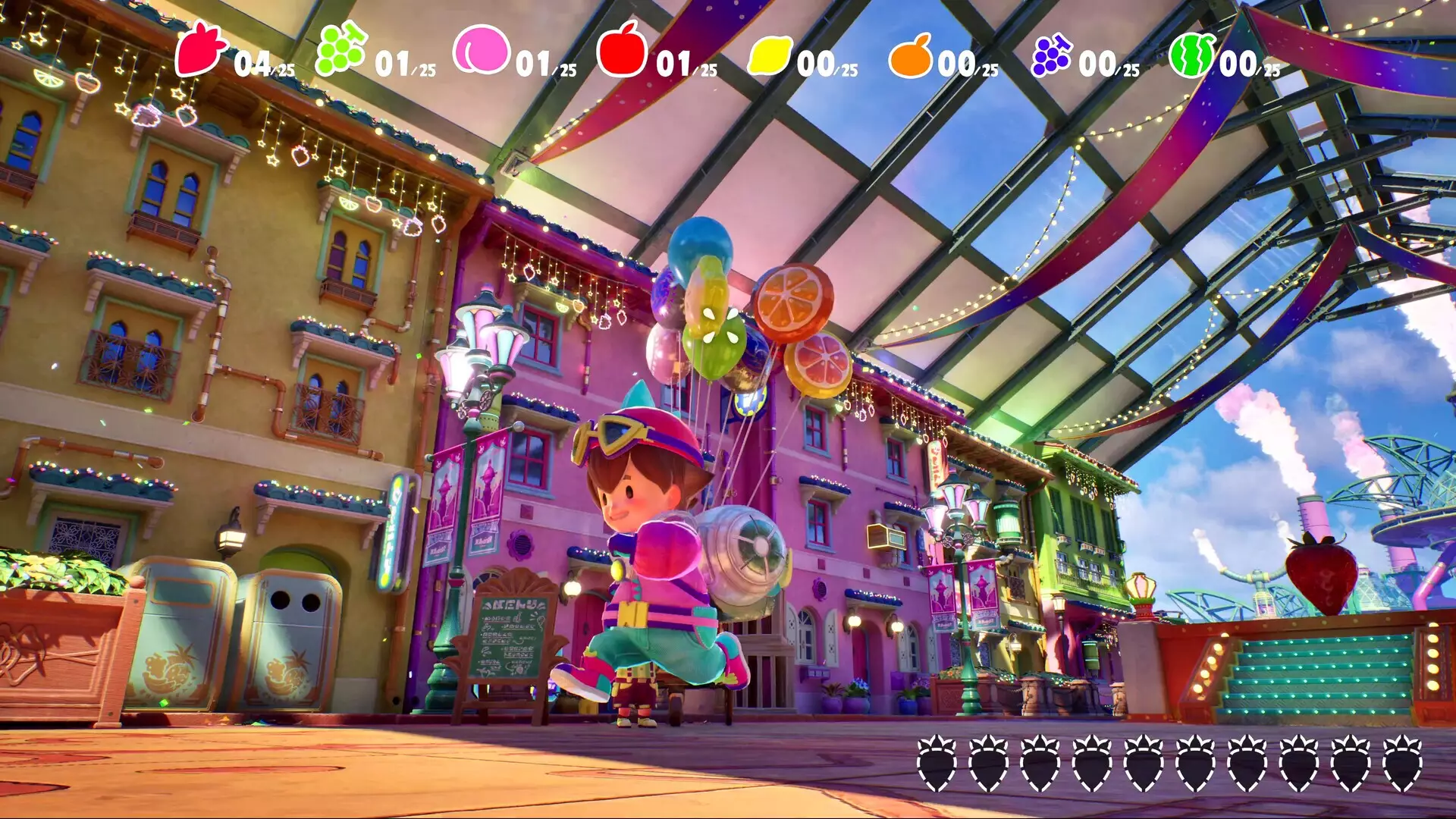This screenshot has height=819, width=1456.
Task: Click the strawberry fruit counter icon
Action: [200, 50]
